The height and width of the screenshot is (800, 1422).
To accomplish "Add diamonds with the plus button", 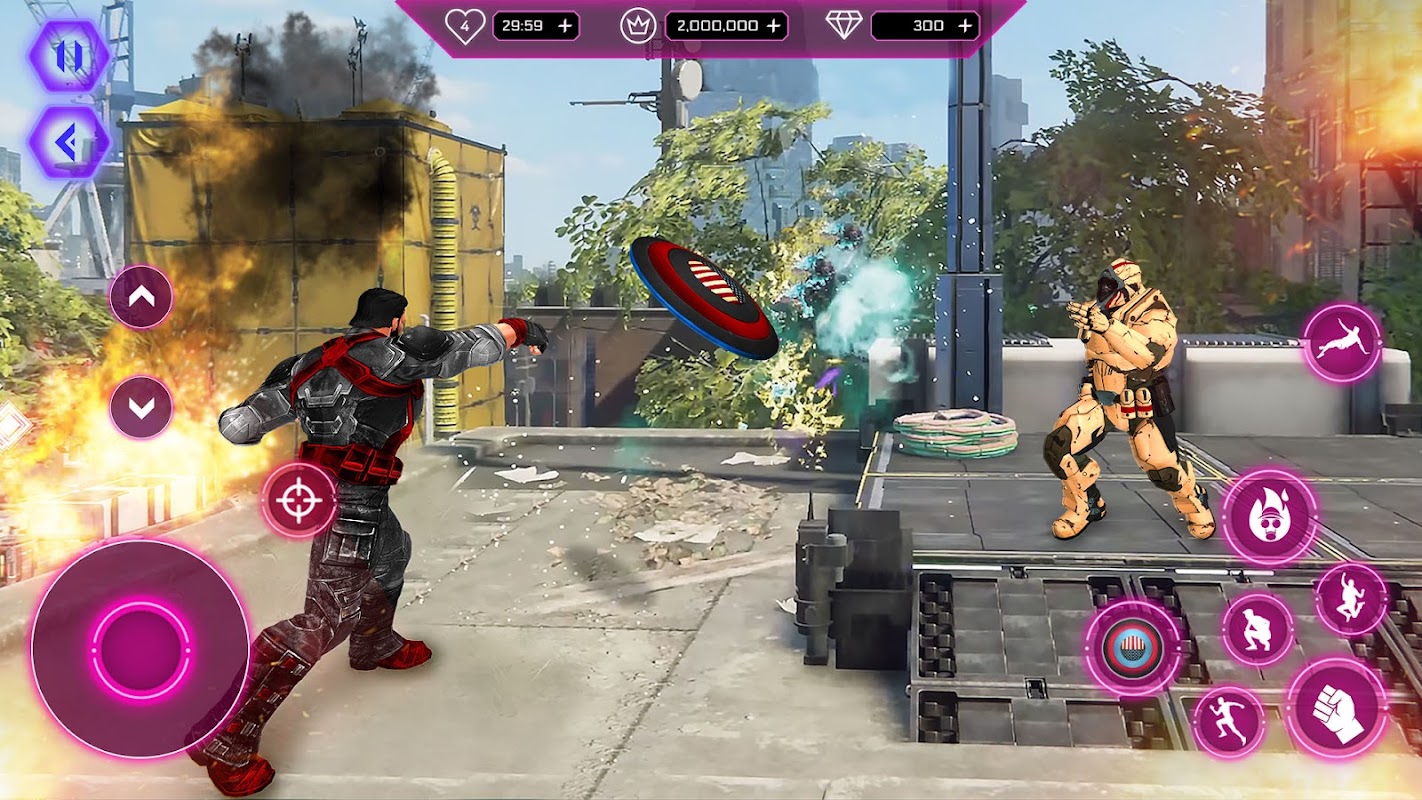I will (965, 26).
